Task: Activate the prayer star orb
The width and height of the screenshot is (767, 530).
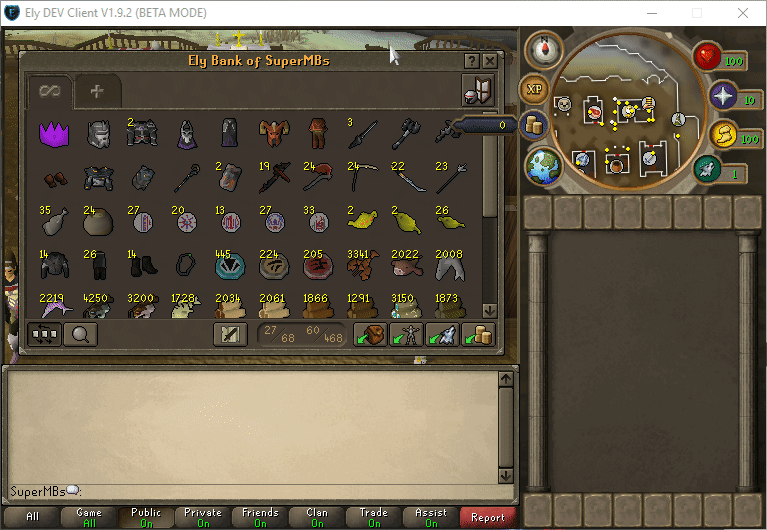Action: [x=722, y=96]
